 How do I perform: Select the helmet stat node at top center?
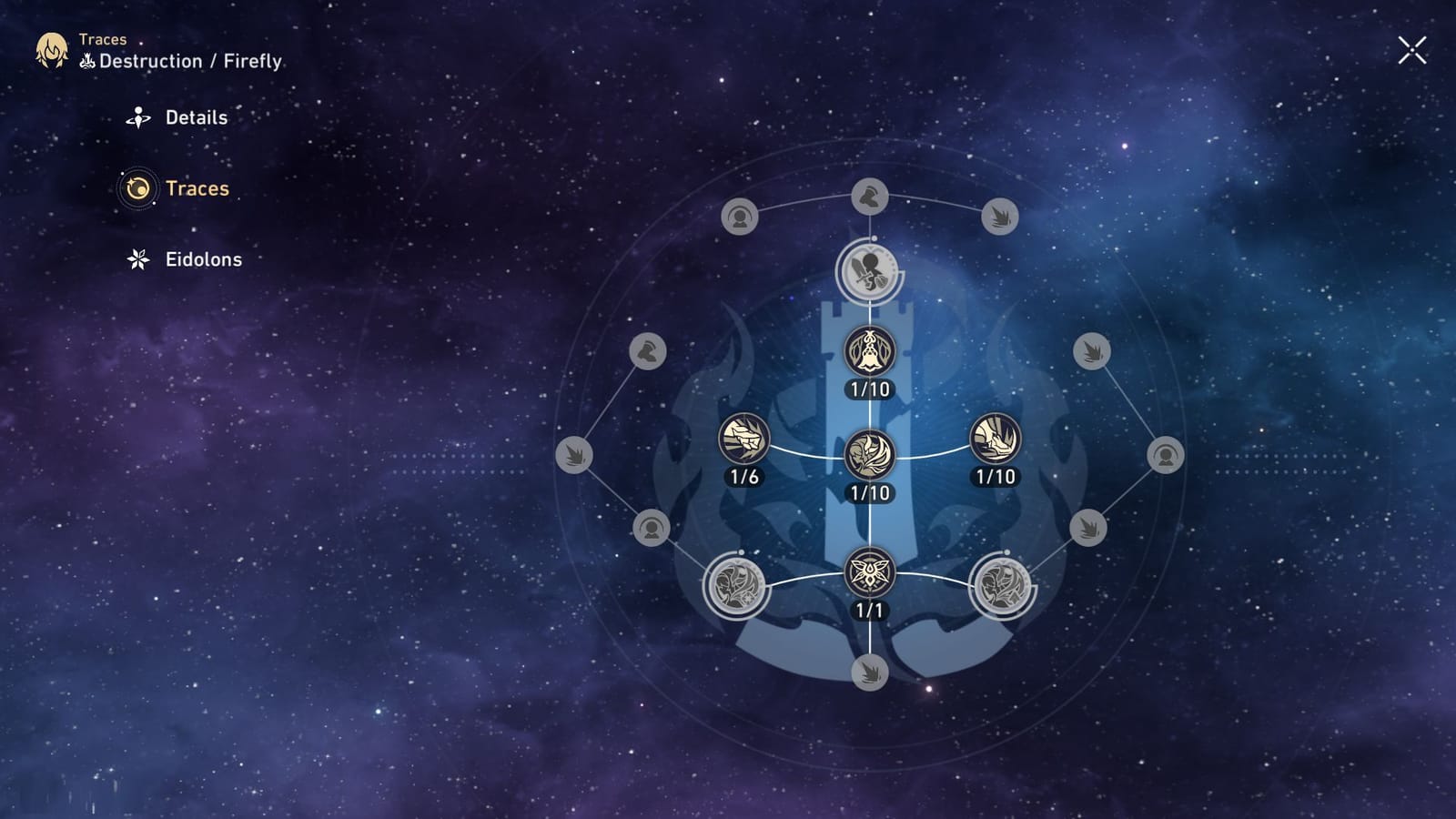[869, 196]
